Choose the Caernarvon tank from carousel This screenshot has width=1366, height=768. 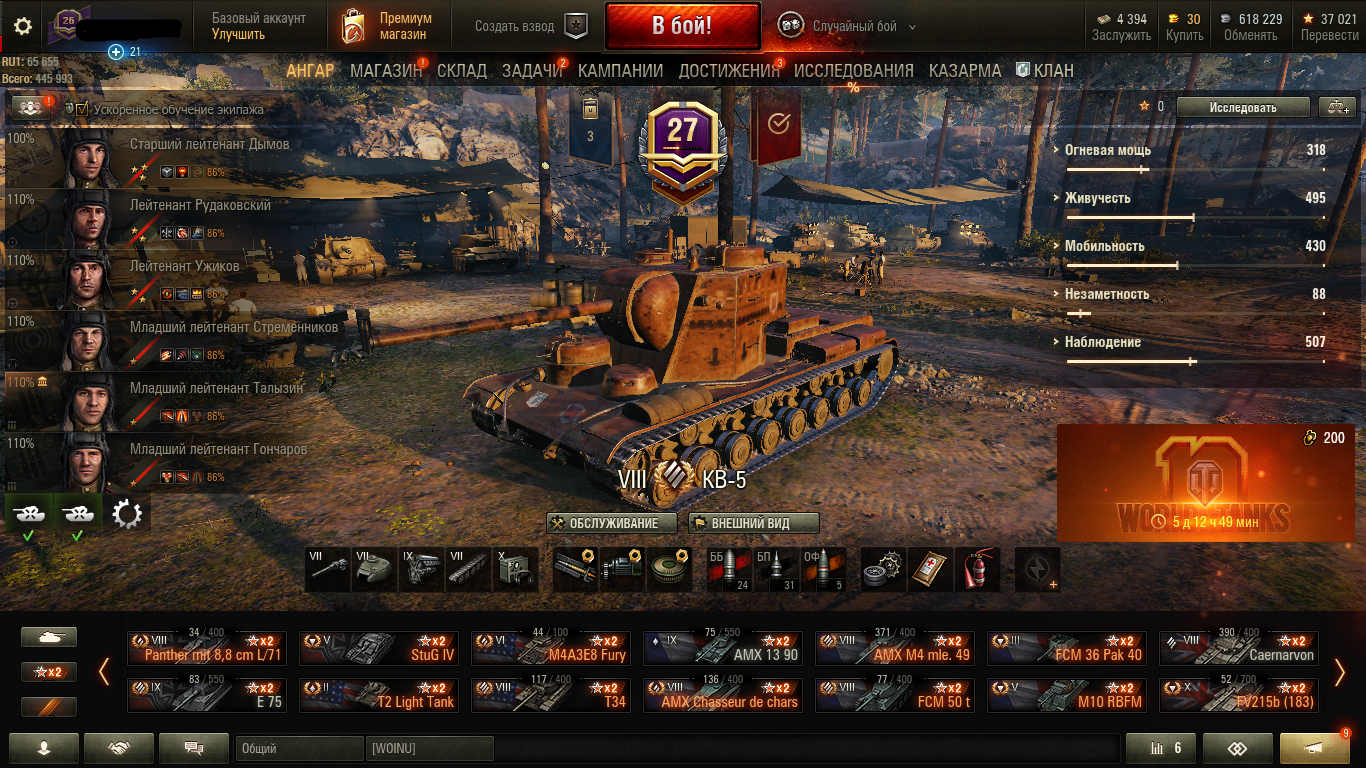(x=1239, y=648)
